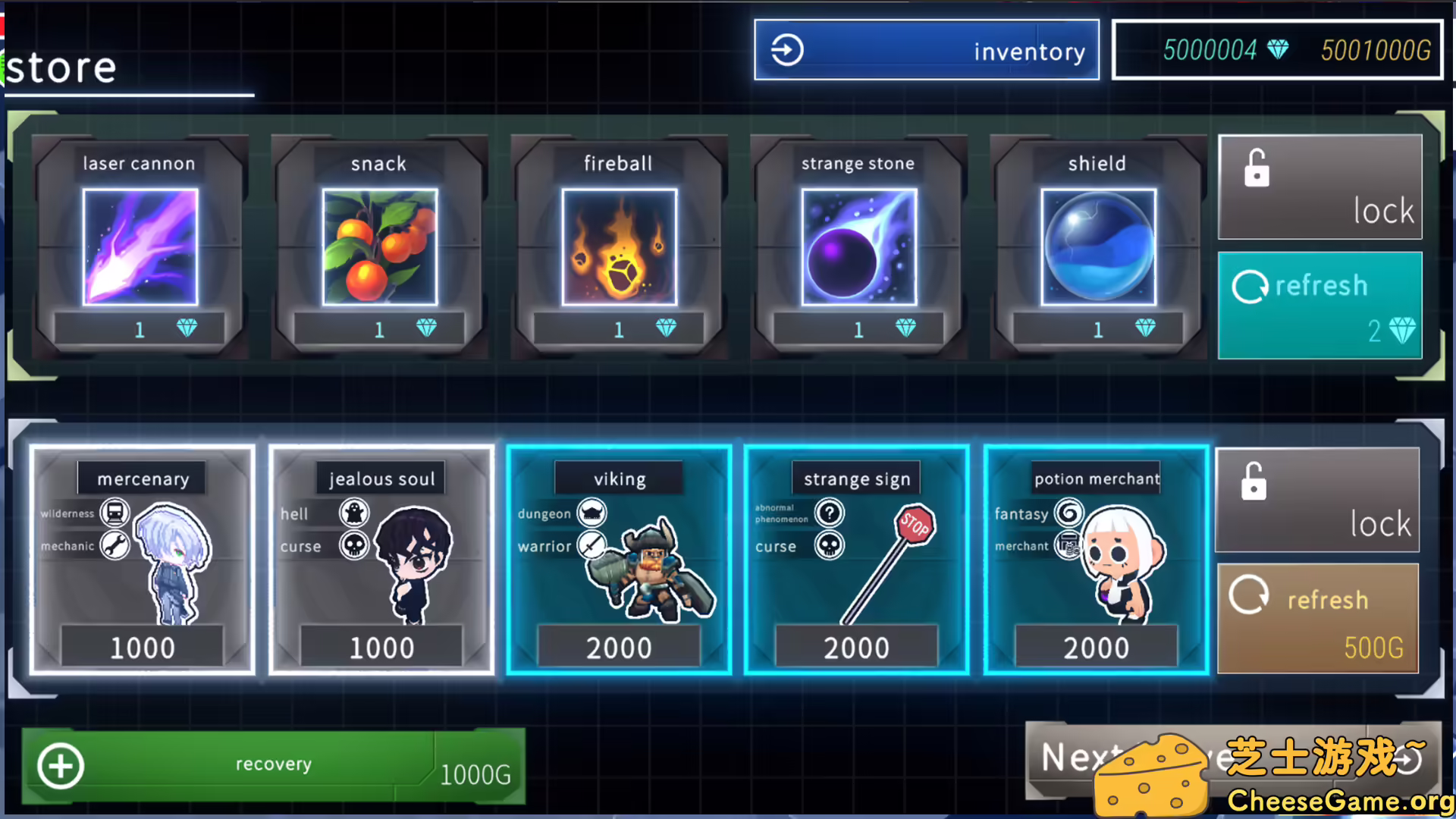Lock the item shop row

[x=1319, y=187]
